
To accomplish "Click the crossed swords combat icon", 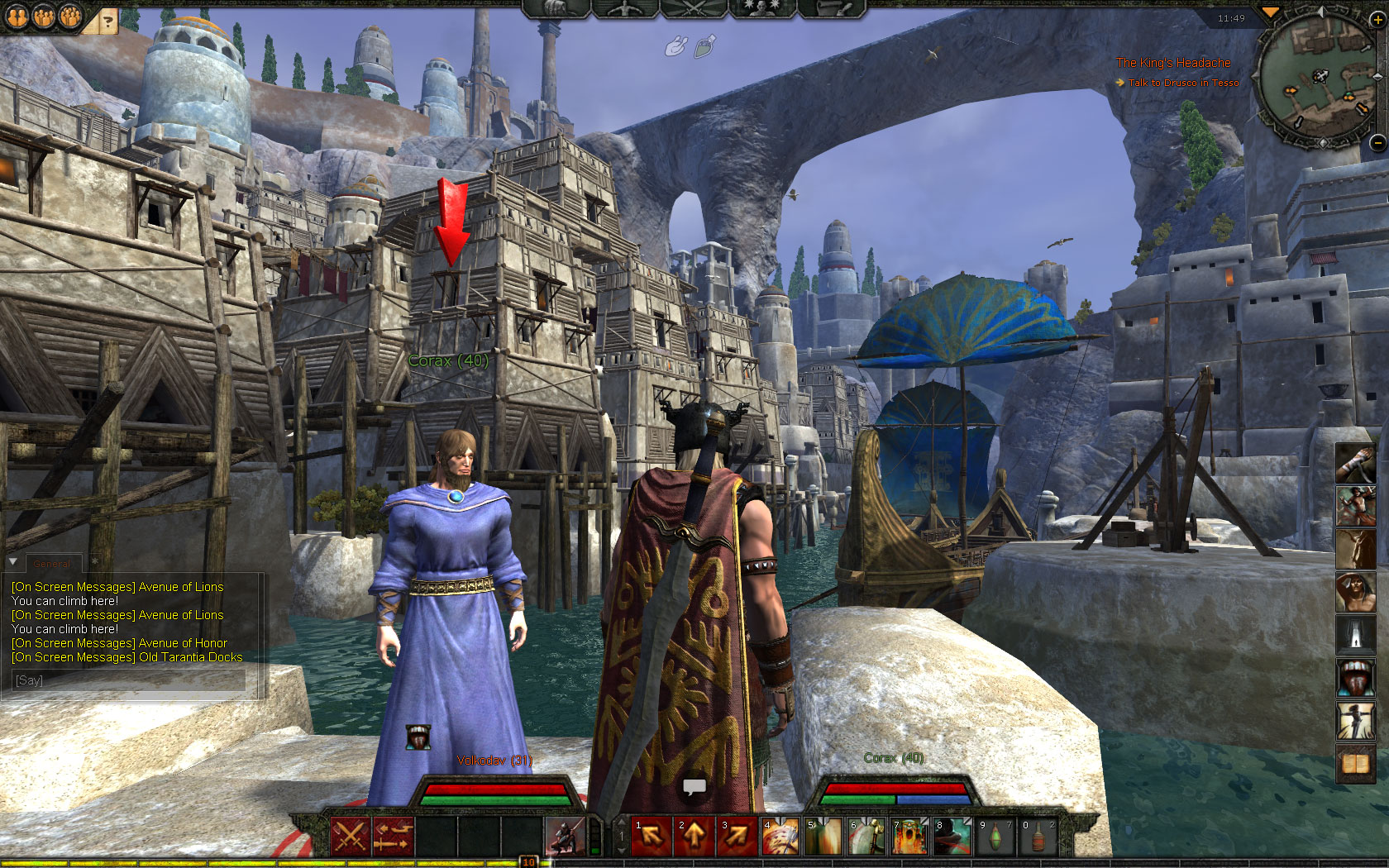I will point(349,837).
